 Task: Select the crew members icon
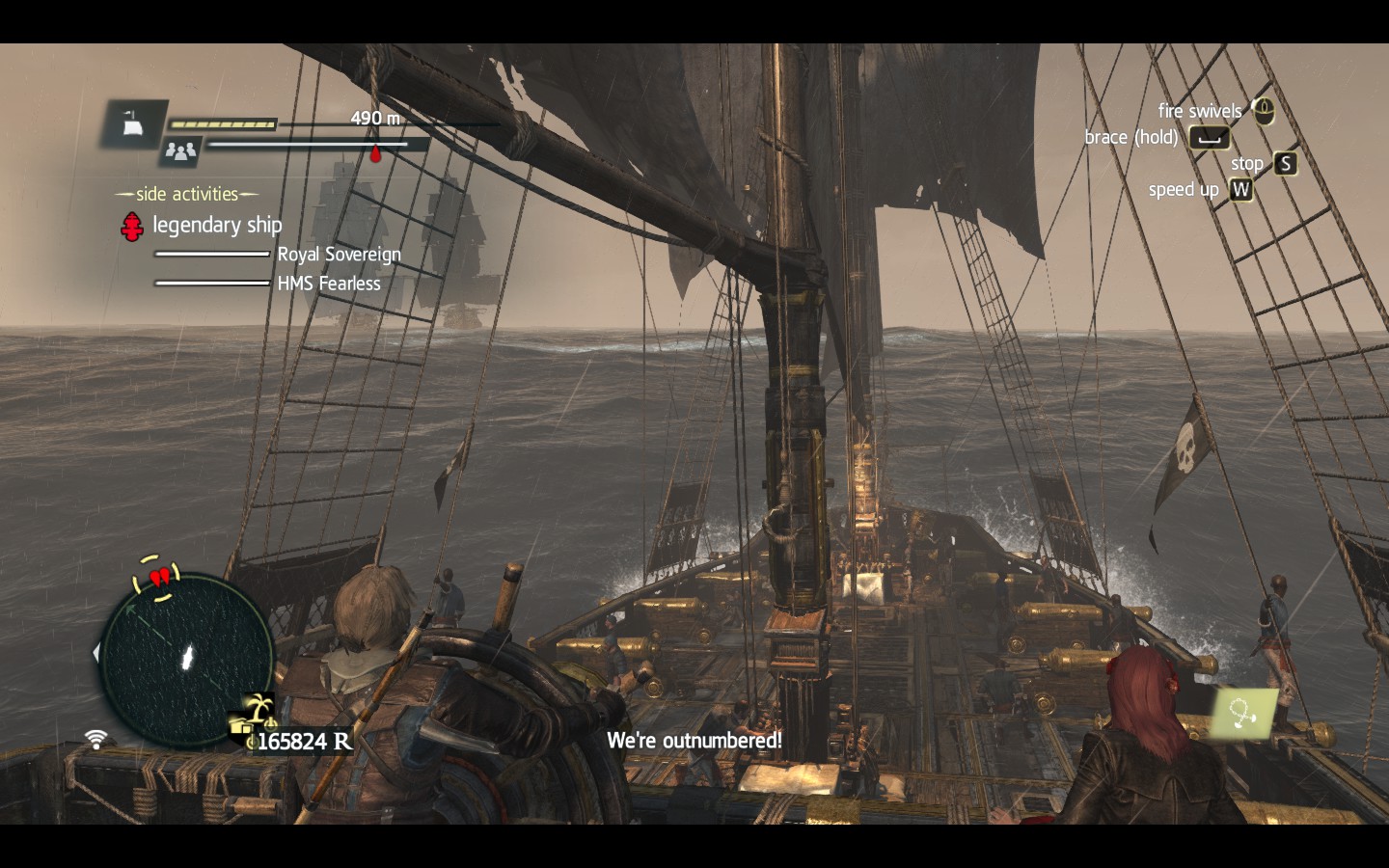[180, 150]
